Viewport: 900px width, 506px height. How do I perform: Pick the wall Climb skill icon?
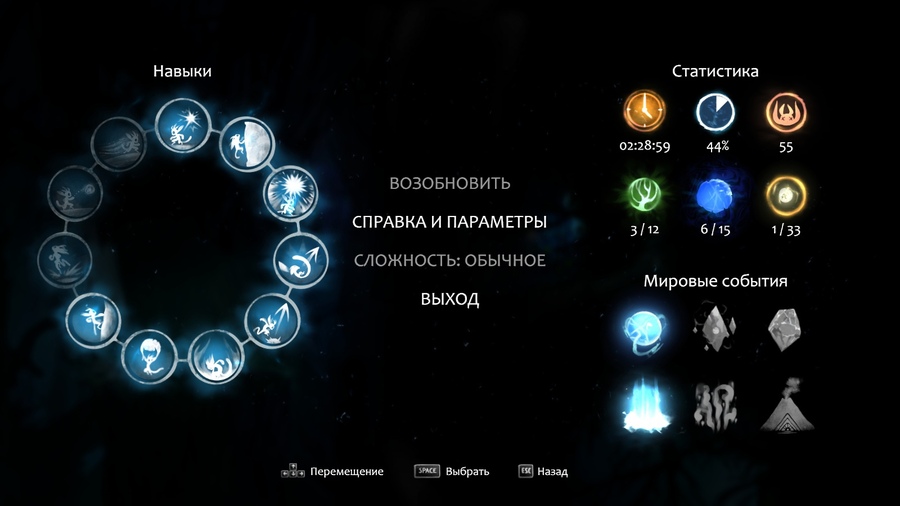[x=93, y=322]
